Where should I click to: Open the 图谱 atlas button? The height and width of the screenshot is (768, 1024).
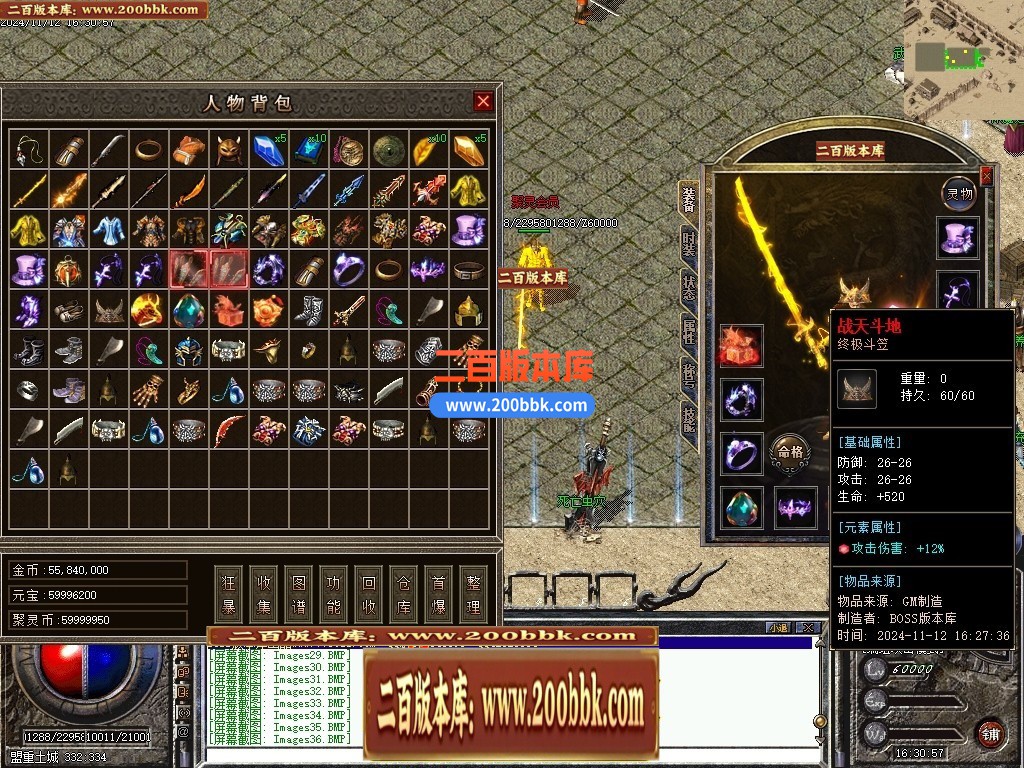point(299,593)
